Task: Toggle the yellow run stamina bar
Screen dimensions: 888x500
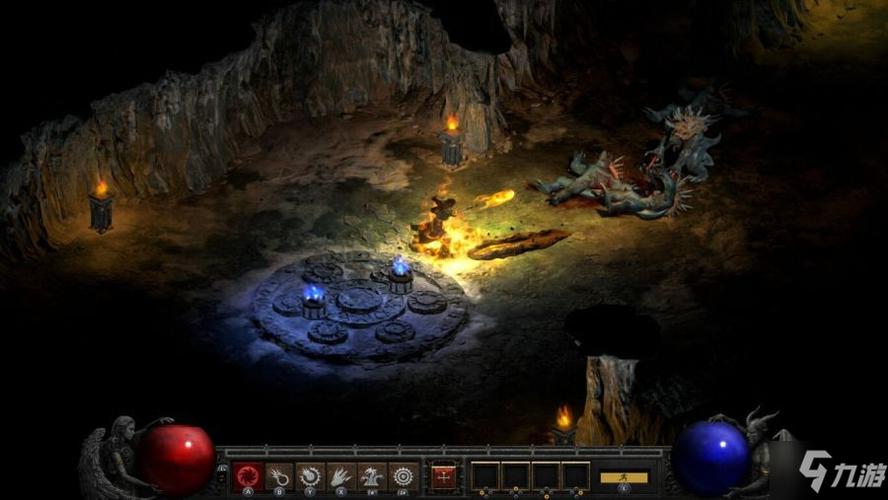Action: (624, 477)
